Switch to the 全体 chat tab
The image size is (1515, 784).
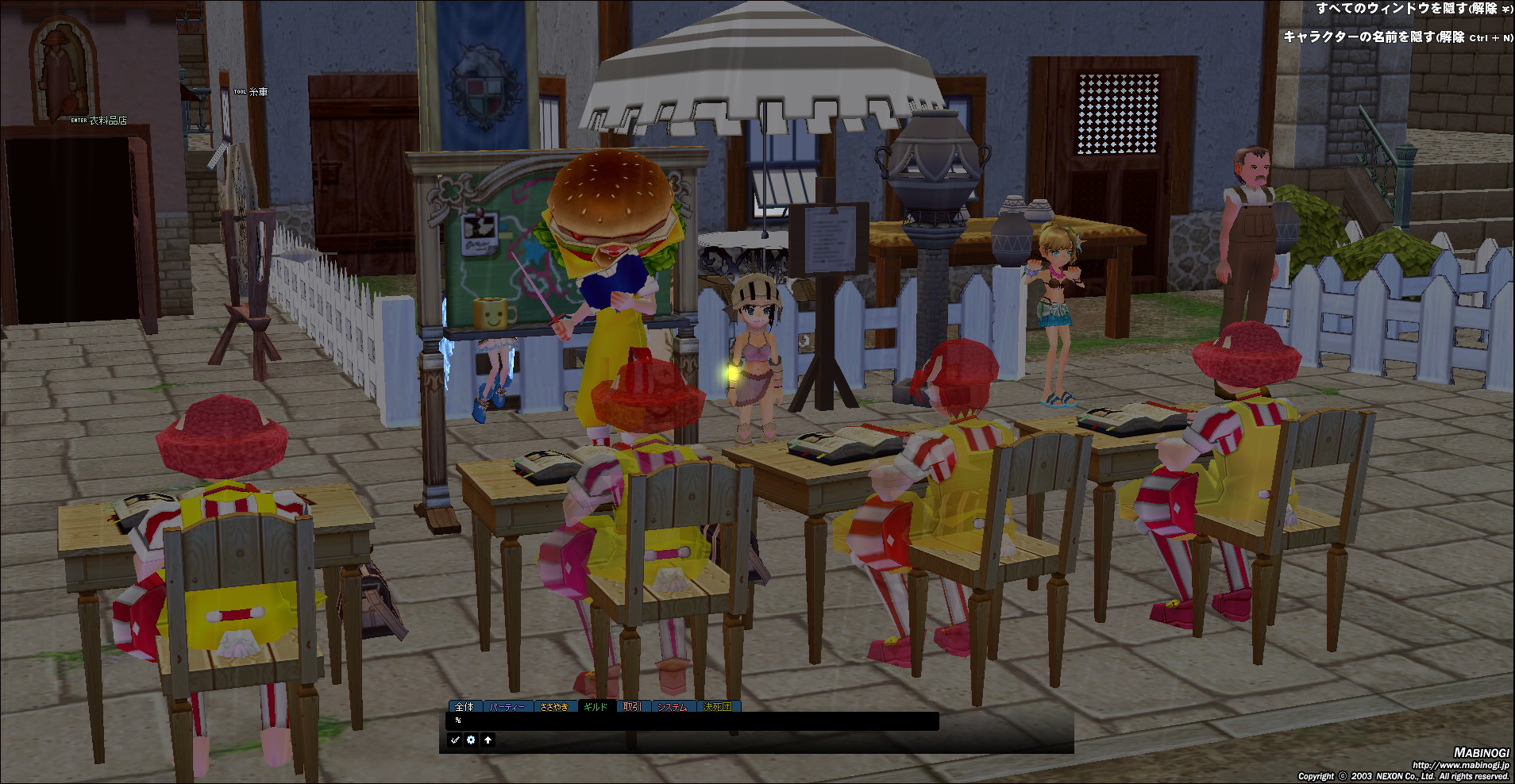click(x=465, y=706)
